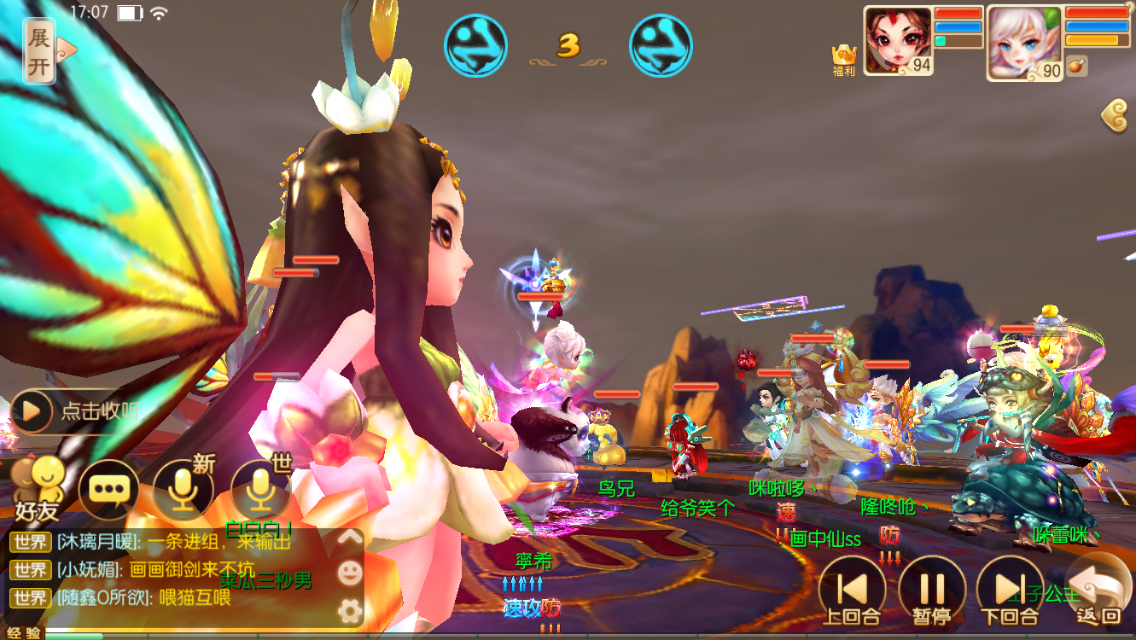Select the level 94 red-haired portrait

coord(897,41)
